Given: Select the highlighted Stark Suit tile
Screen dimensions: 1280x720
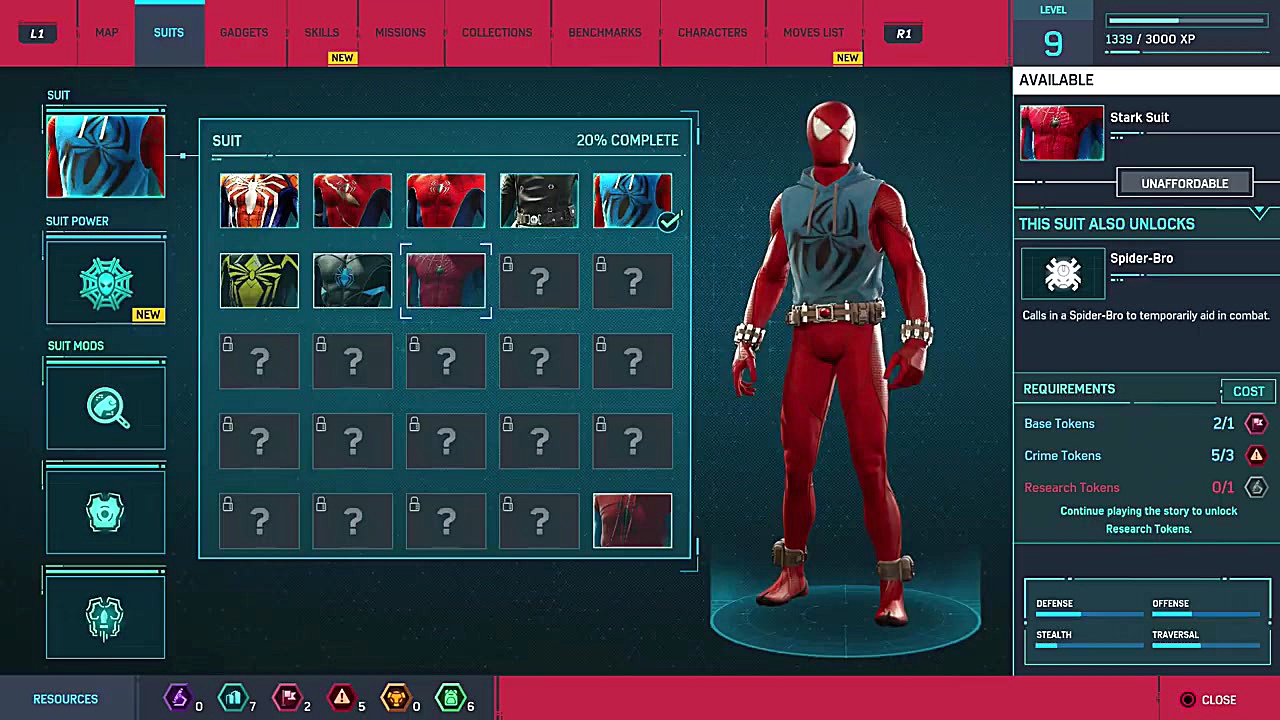Looking at the screenshot, I should (x=446, y=280).
